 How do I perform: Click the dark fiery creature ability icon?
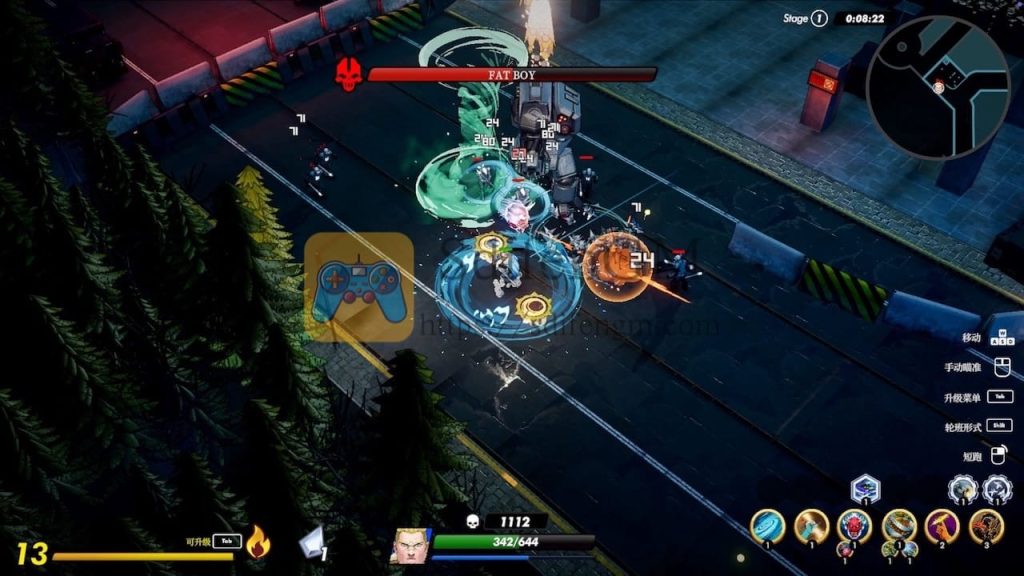tap(986, 526)
